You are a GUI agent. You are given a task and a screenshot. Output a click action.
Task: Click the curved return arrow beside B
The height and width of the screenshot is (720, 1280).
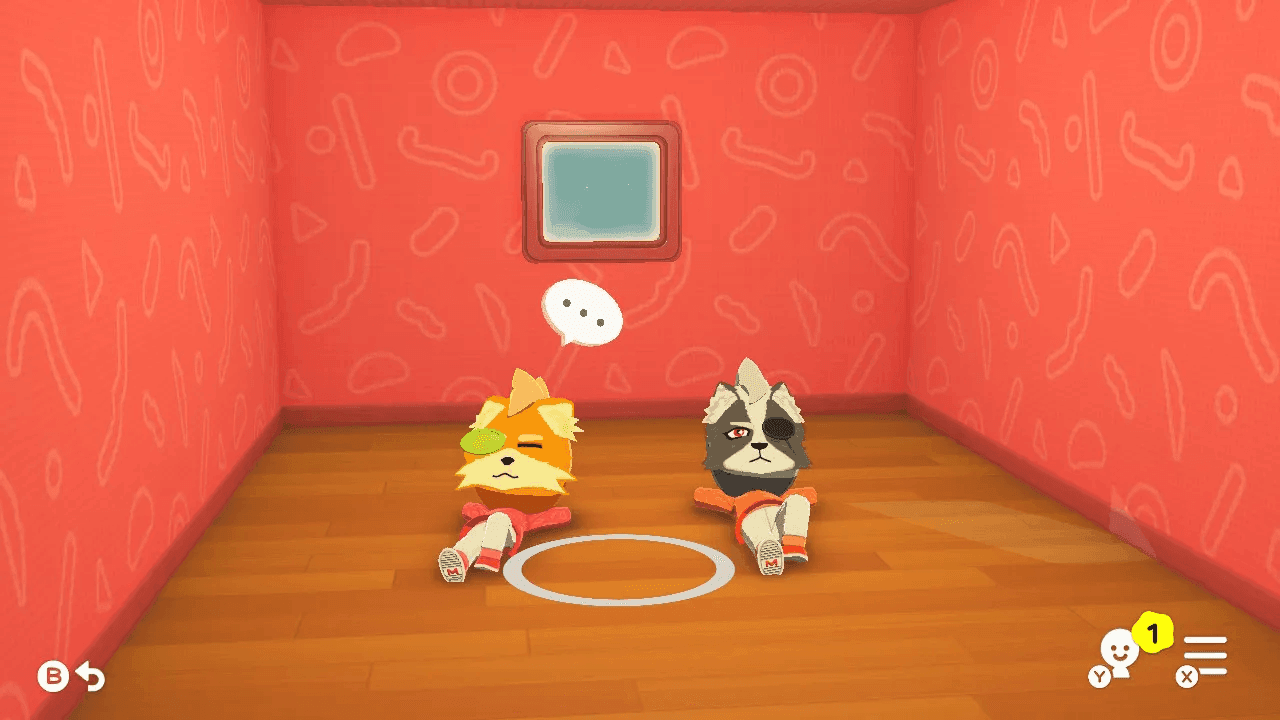pyautogui.click(x=89, y=675)
